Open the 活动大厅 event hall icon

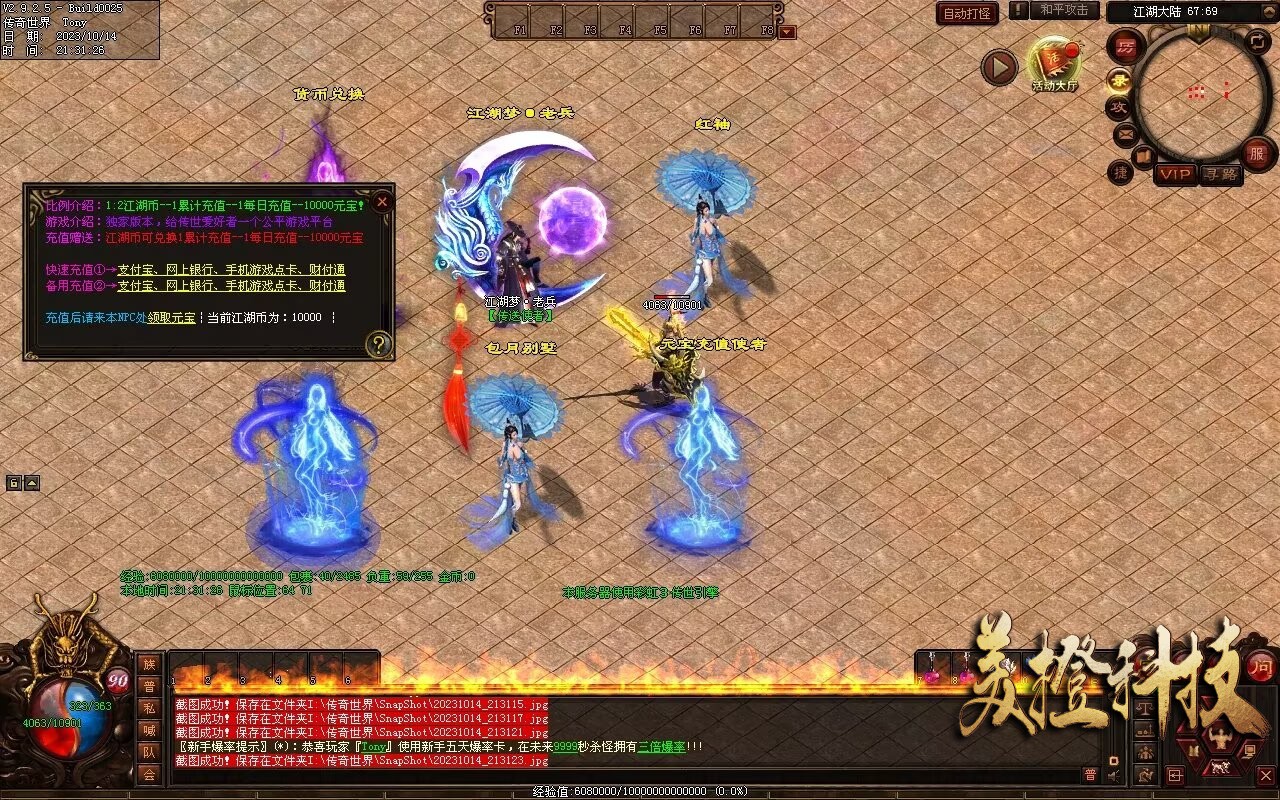tap(1055, 64)
